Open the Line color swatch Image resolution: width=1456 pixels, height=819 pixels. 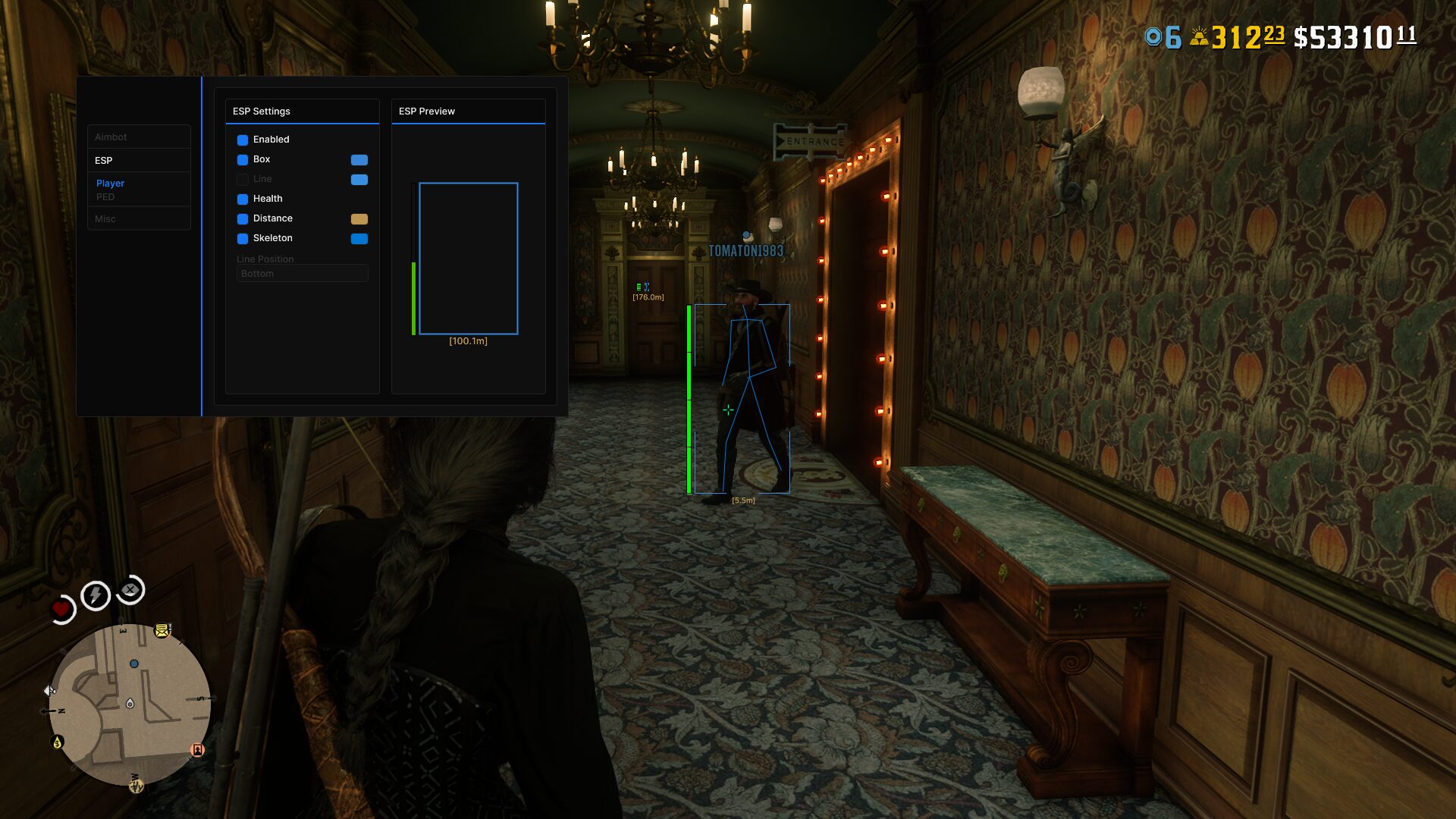pos(359,180)
